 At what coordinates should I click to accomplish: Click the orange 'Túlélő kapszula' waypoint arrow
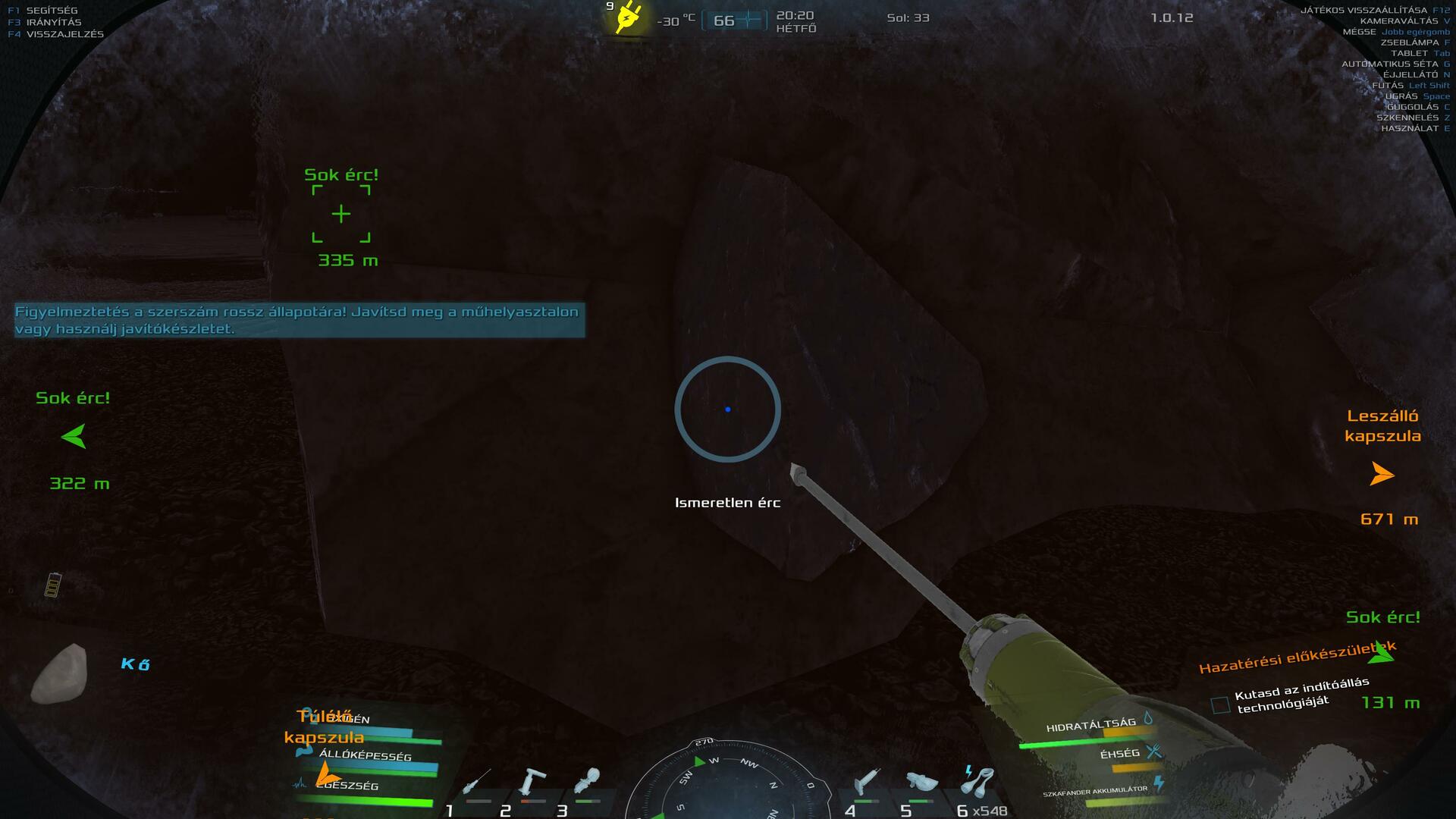coord(328,773)
